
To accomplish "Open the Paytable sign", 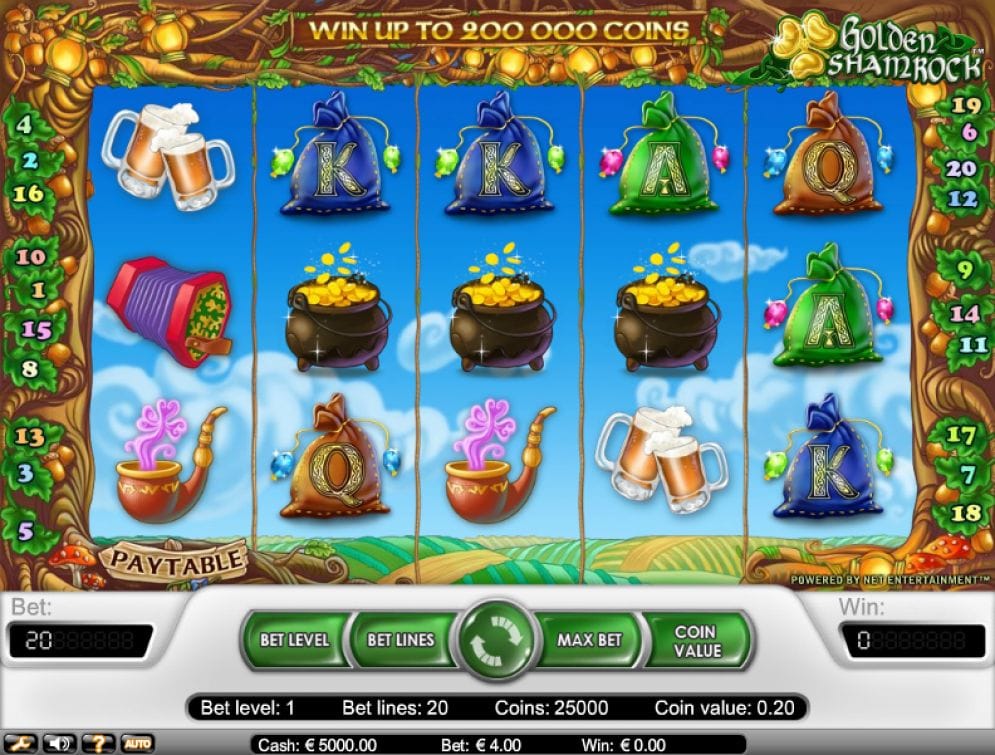I will pos(176,559).
